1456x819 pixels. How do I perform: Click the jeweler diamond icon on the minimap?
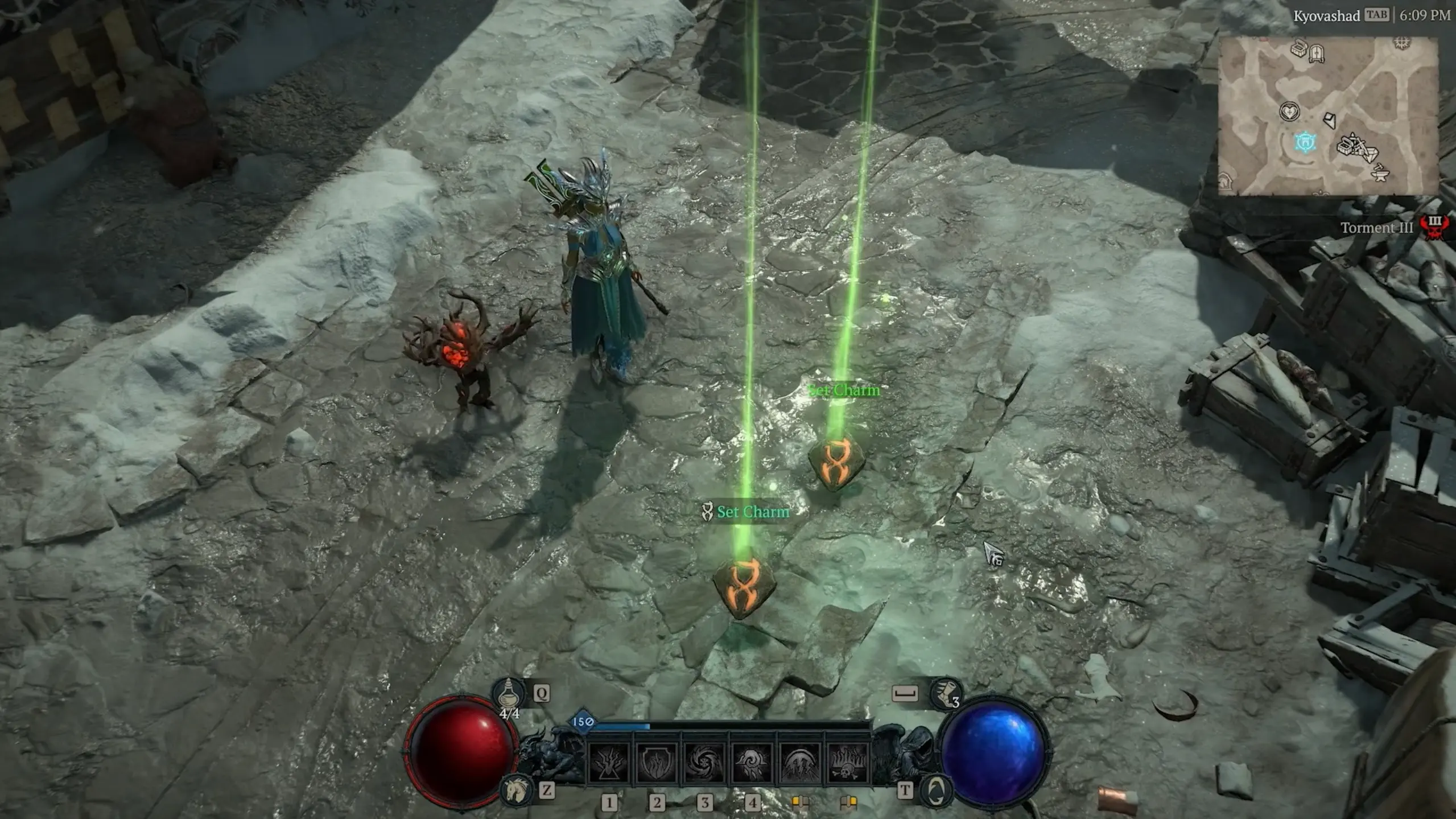click(x=1372, y=154)
